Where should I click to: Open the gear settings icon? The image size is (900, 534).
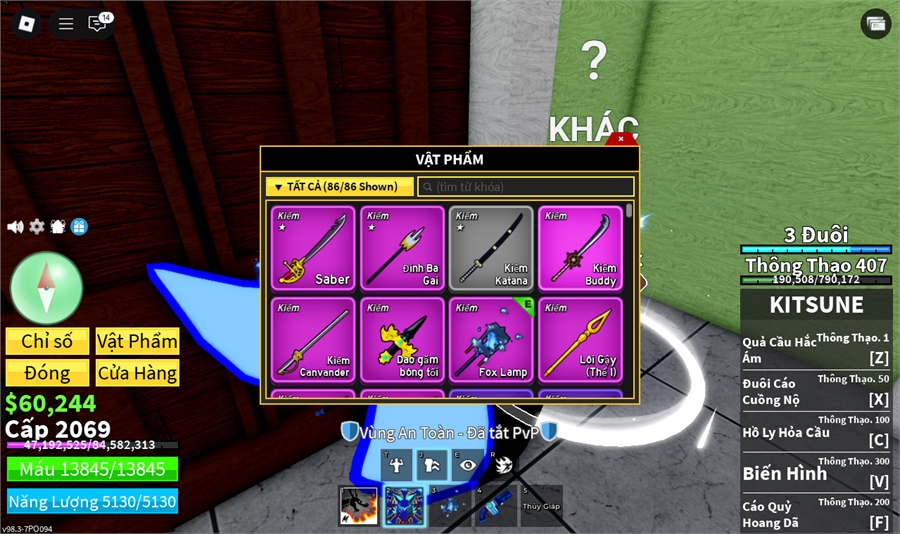pos(37,227)
